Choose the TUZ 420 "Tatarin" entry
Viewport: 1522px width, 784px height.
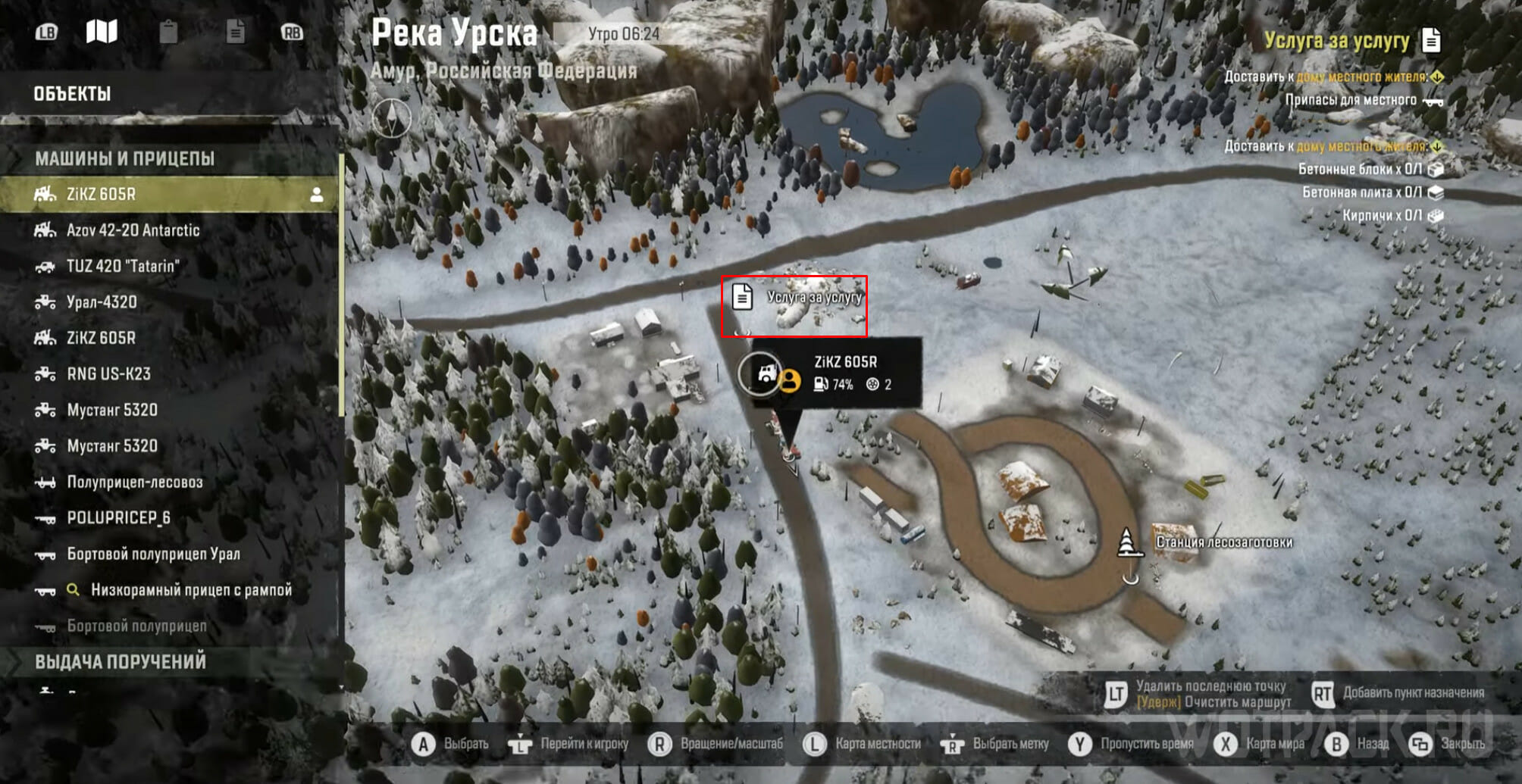pos(123,266)
